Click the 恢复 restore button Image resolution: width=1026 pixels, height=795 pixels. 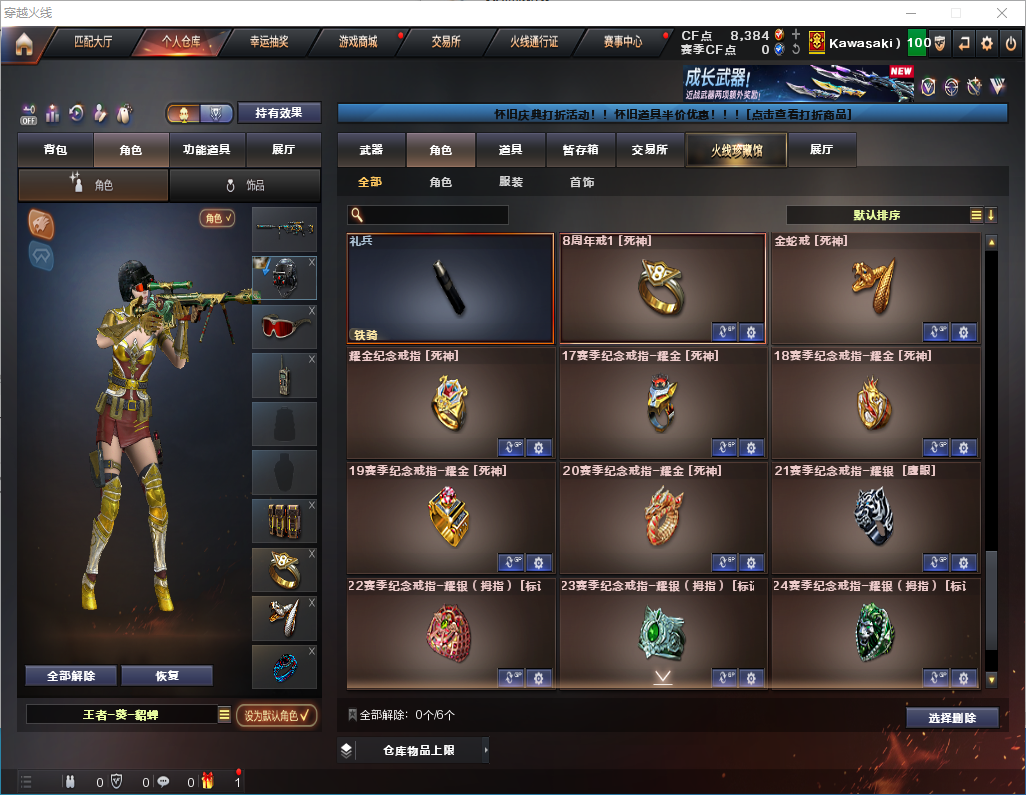167,676
